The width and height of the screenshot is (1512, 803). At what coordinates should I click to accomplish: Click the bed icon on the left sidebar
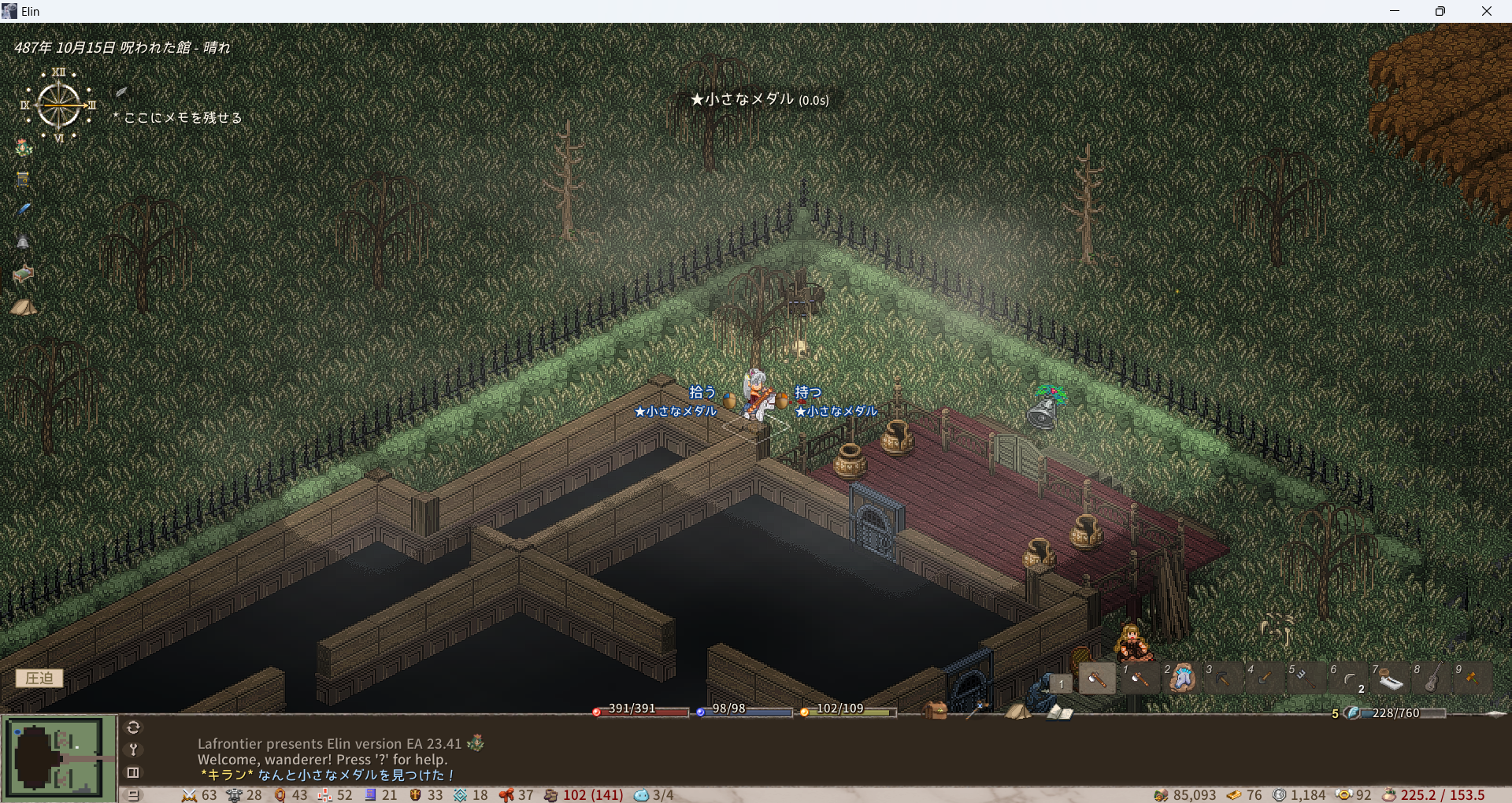pyautogui.click(x=24, y=274)
